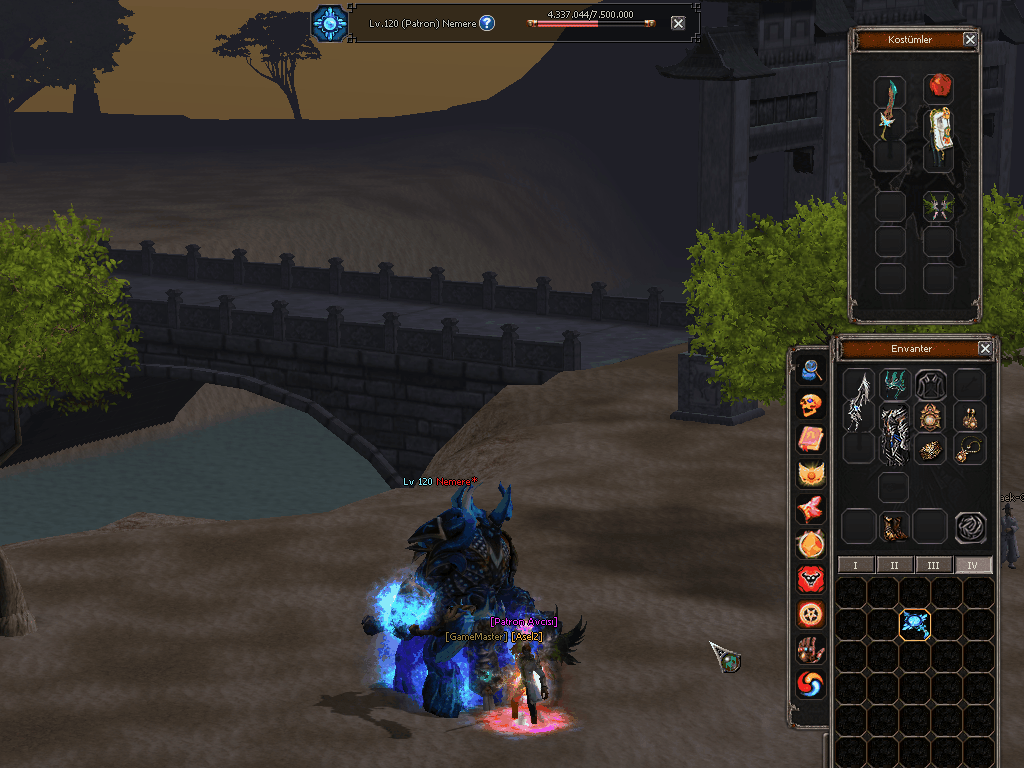1024x768 pixels.
Task: Open the blue question mark help beside Nemere
Action: 487,23
